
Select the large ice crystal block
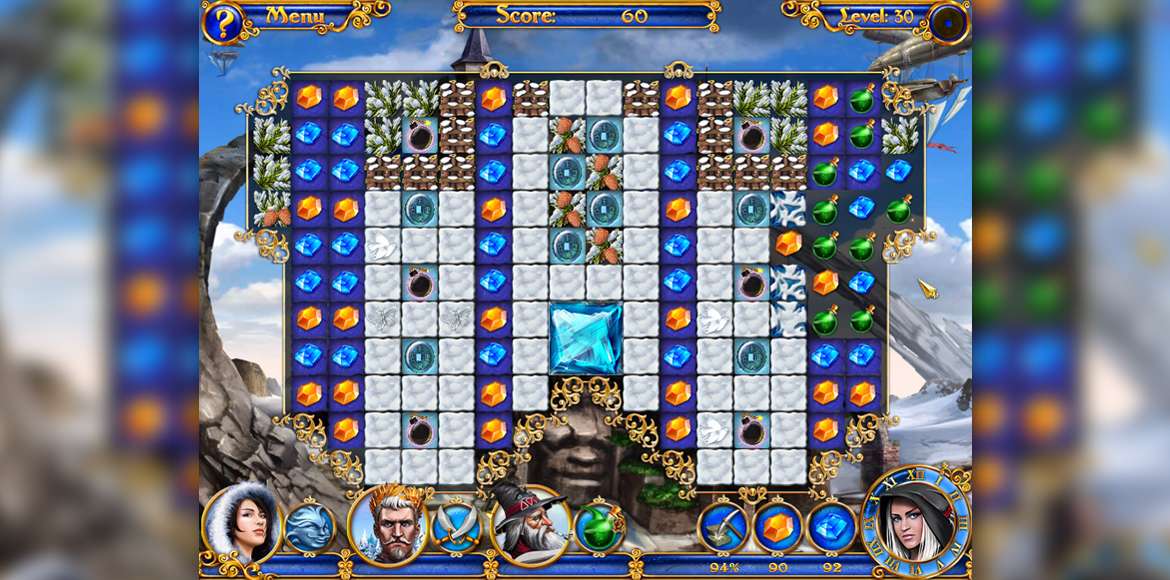[x=586, y=338]
